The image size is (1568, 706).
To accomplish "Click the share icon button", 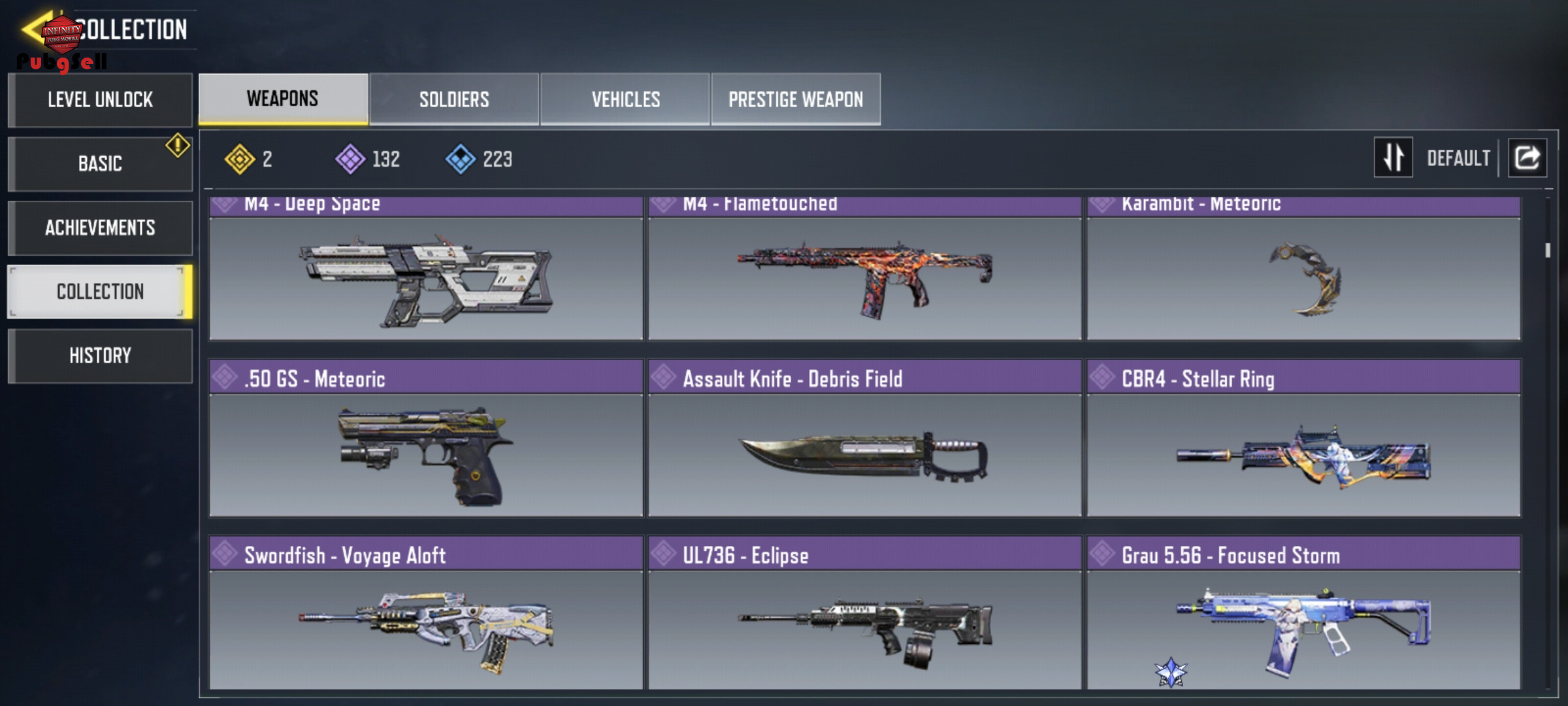I will click(x=1527, y=158).
